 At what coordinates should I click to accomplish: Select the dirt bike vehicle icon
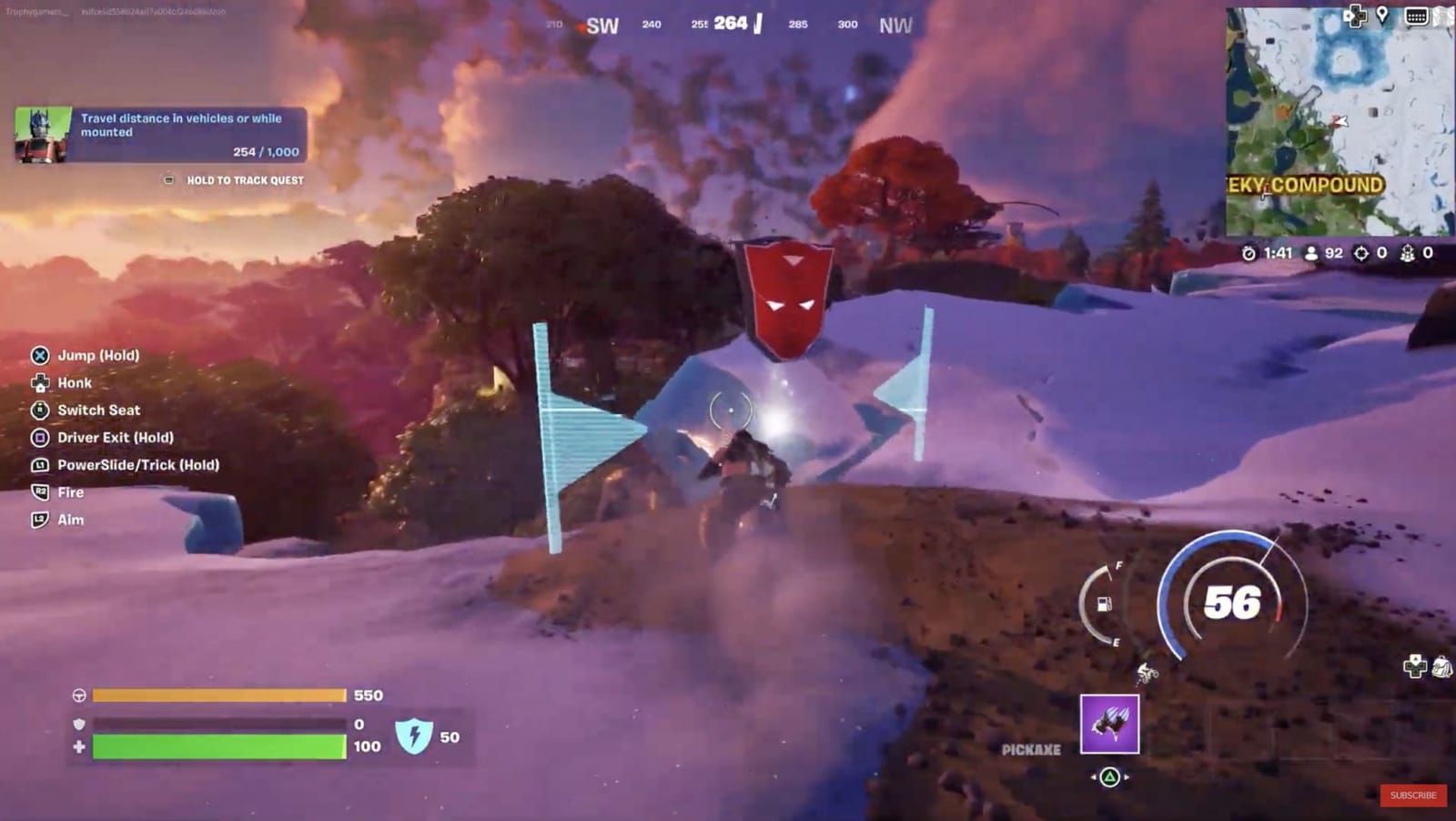tap(1148, 674)
